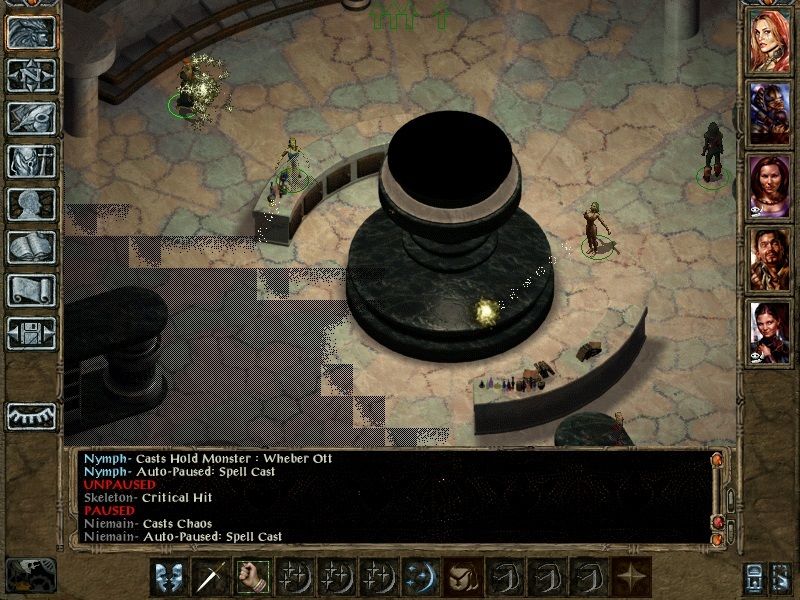Open the area map with the compass button
This screenshot has width=800, height=600.
coord(31,75)
